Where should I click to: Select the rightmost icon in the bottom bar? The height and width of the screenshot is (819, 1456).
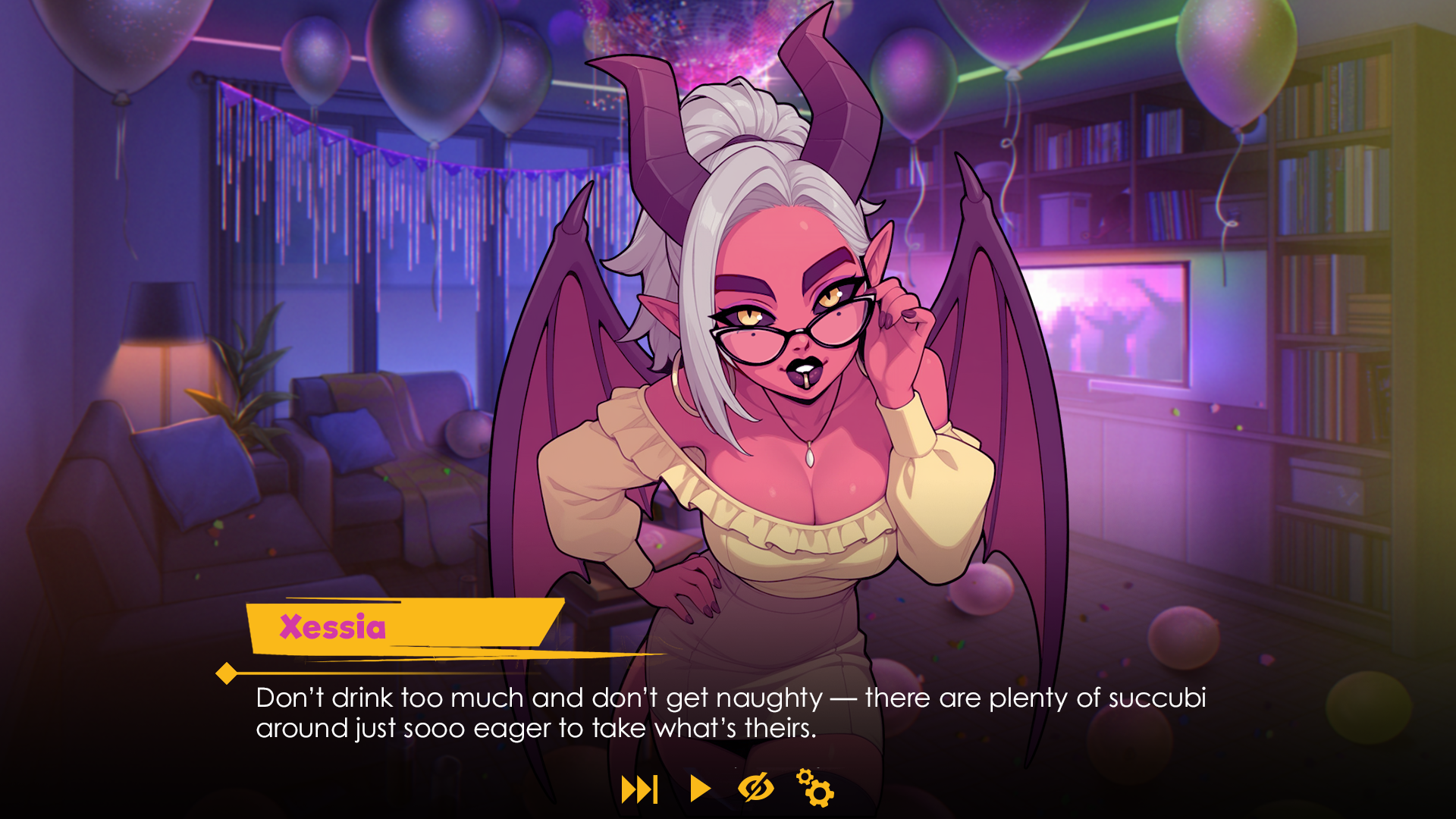pos(814,789)
